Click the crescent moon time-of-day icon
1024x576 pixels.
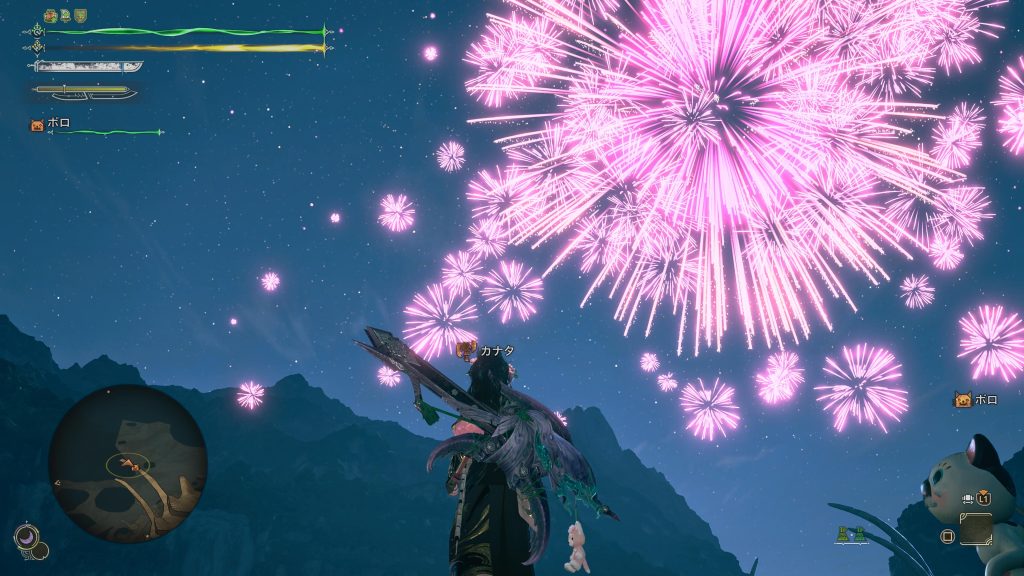coord(26,538)
